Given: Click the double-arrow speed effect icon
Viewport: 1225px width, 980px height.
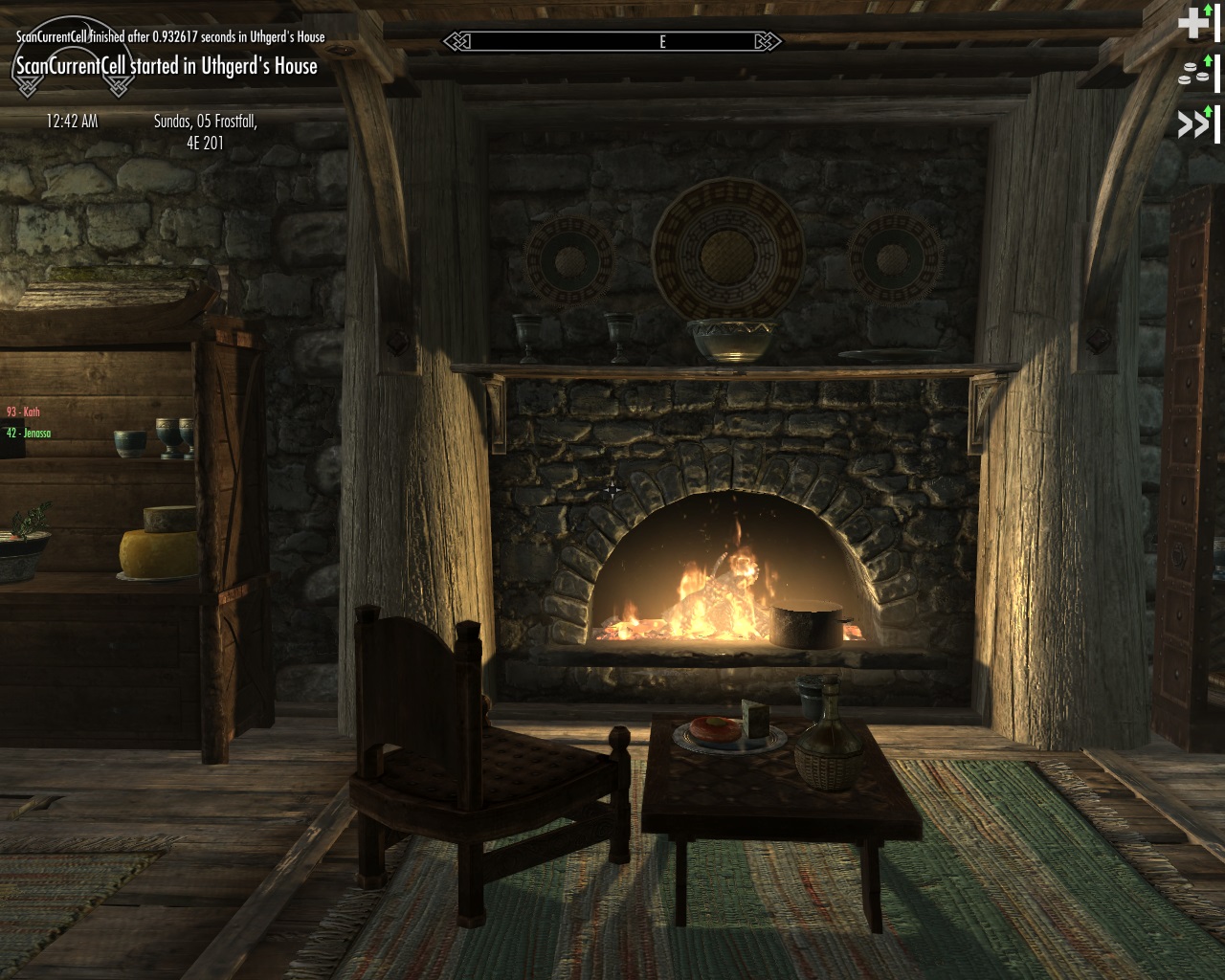Looking at the screenshot, I should 1192,124.
